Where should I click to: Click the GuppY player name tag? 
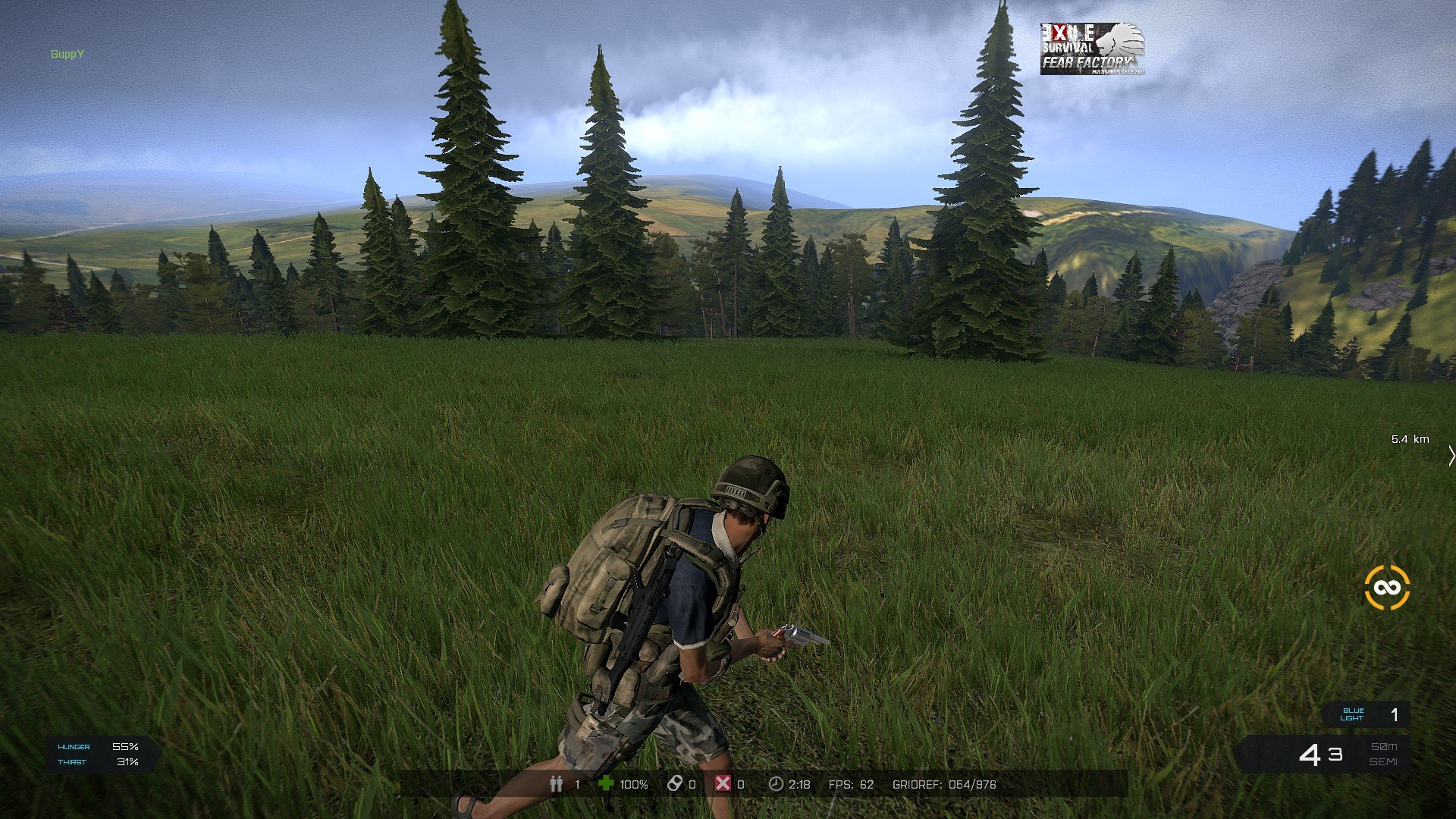pyautogui.click(x=67, y=55)
